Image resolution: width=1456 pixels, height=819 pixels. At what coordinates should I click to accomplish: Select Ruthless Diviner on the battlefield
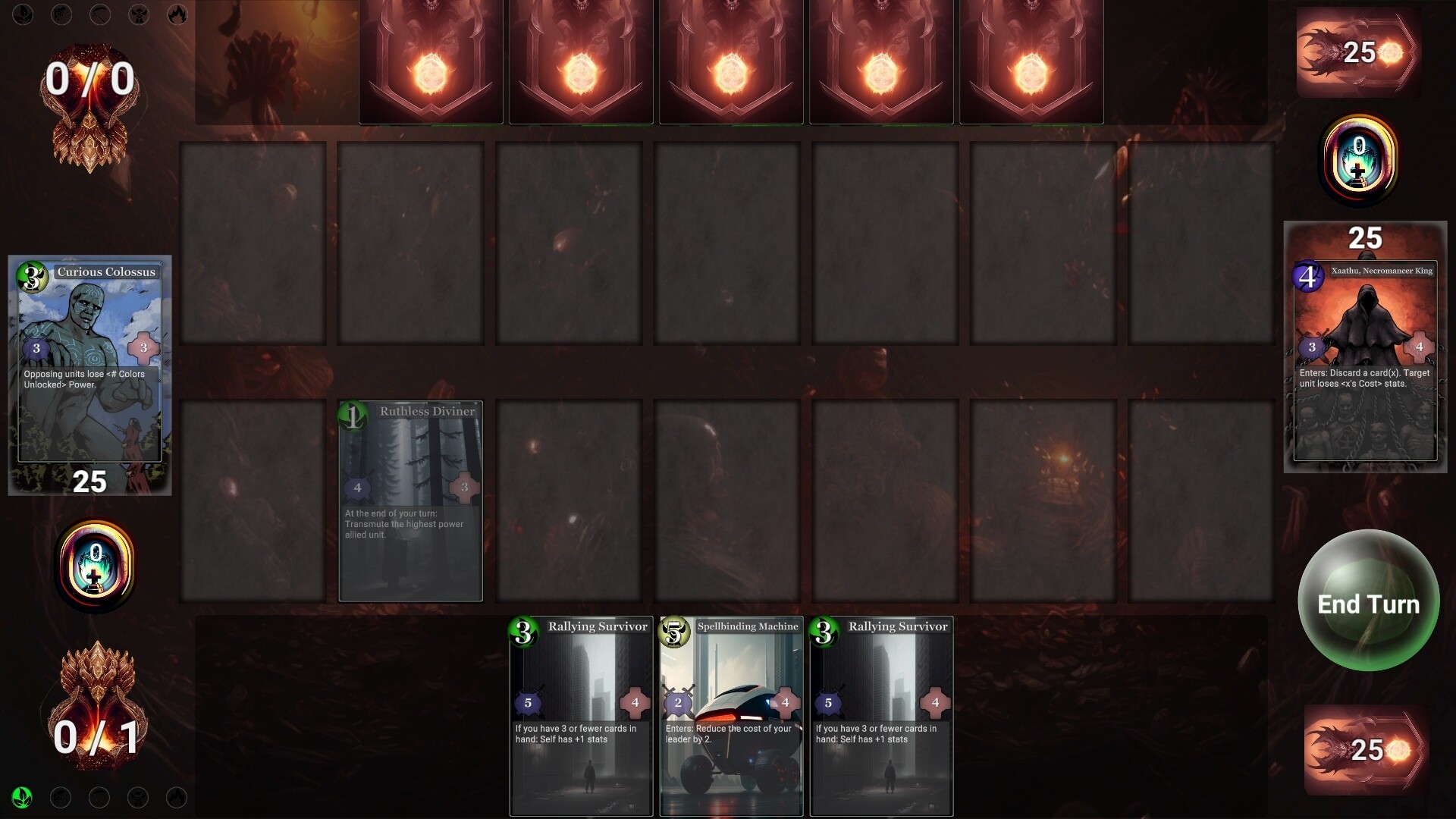(410, 500)
